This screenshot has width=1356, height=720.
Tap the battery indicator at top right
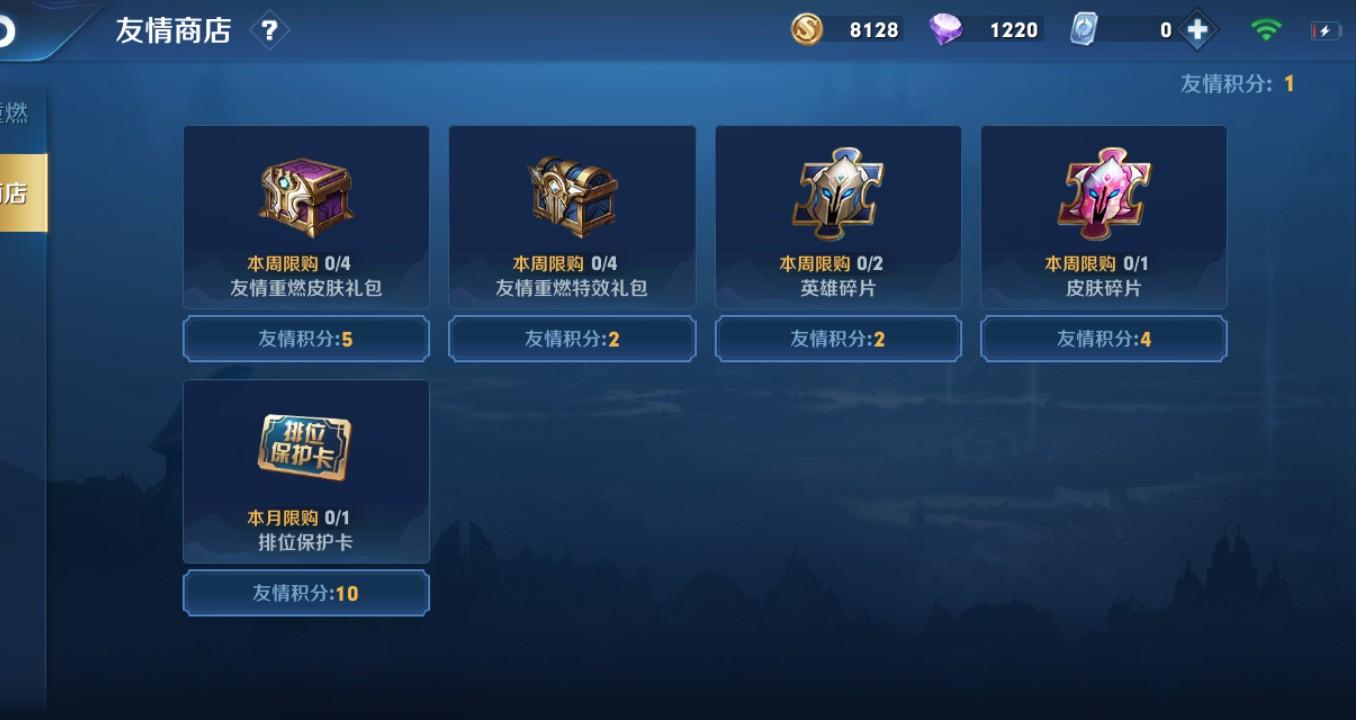[1327, 29]
